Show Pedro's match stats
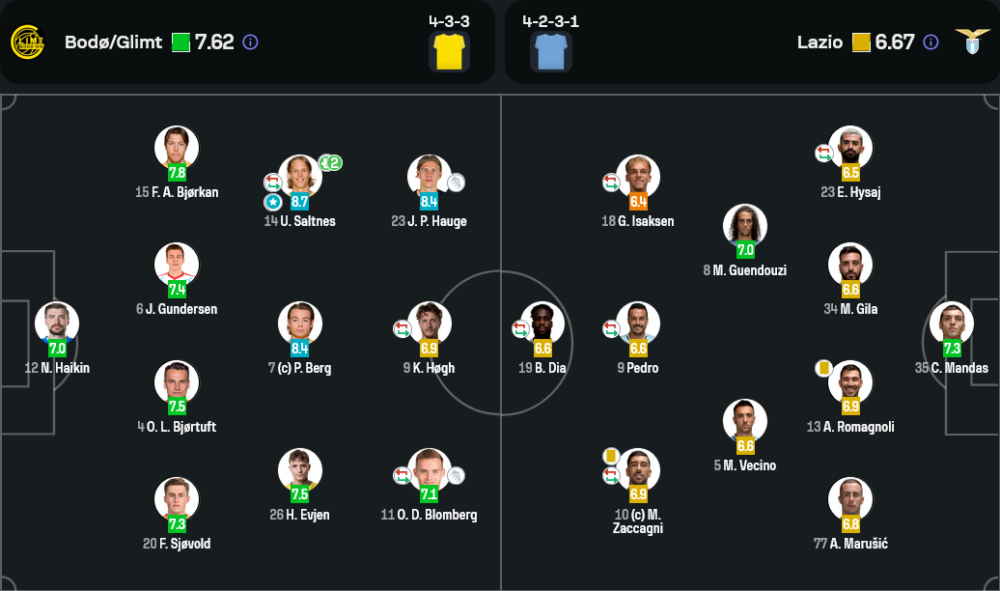 click(638, 323)
